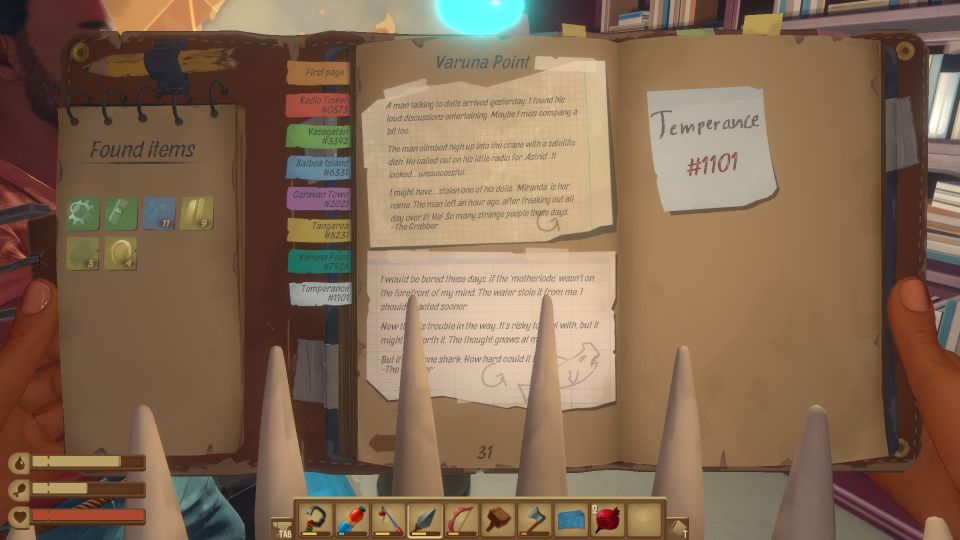
Task: Open the Temperance #1101 tab
Action: 320,293
